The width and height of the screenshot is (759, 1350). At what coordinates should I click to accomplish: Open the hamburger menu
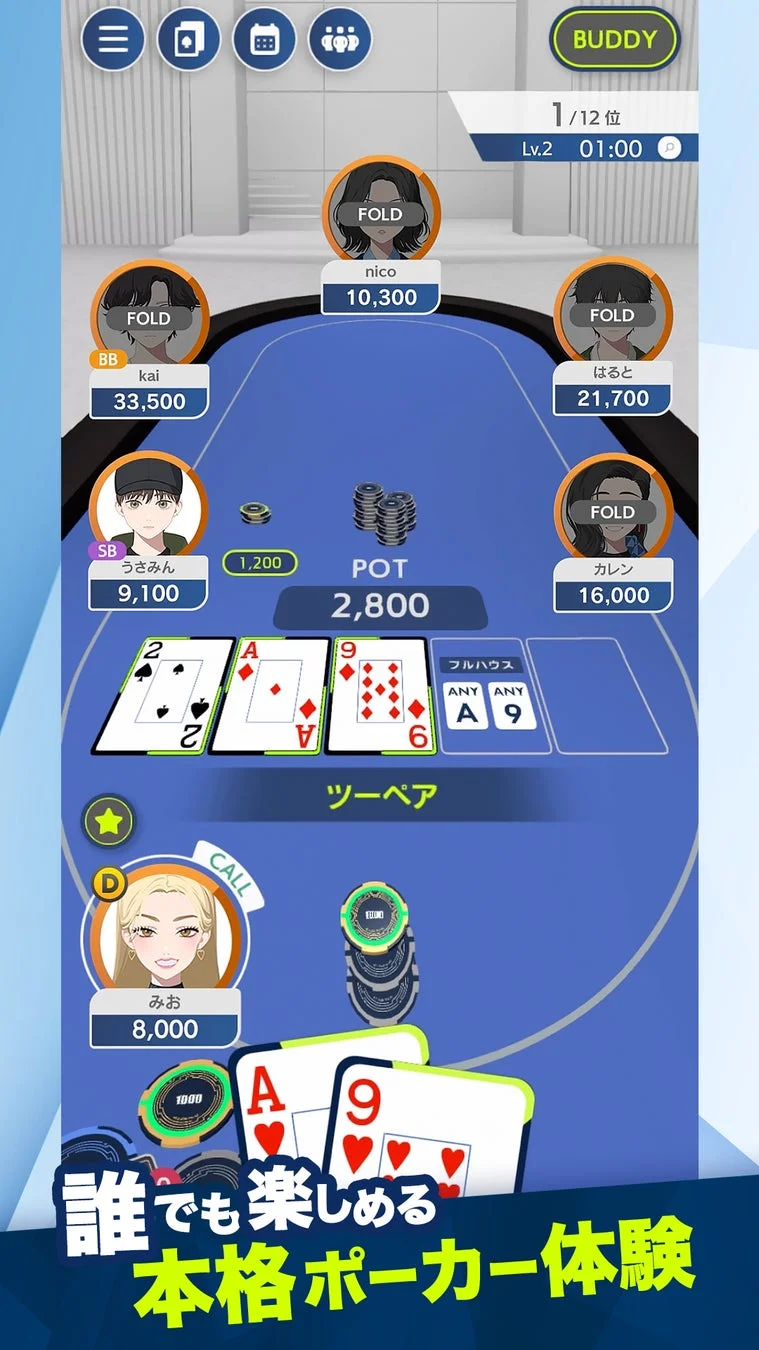(113, 40)
